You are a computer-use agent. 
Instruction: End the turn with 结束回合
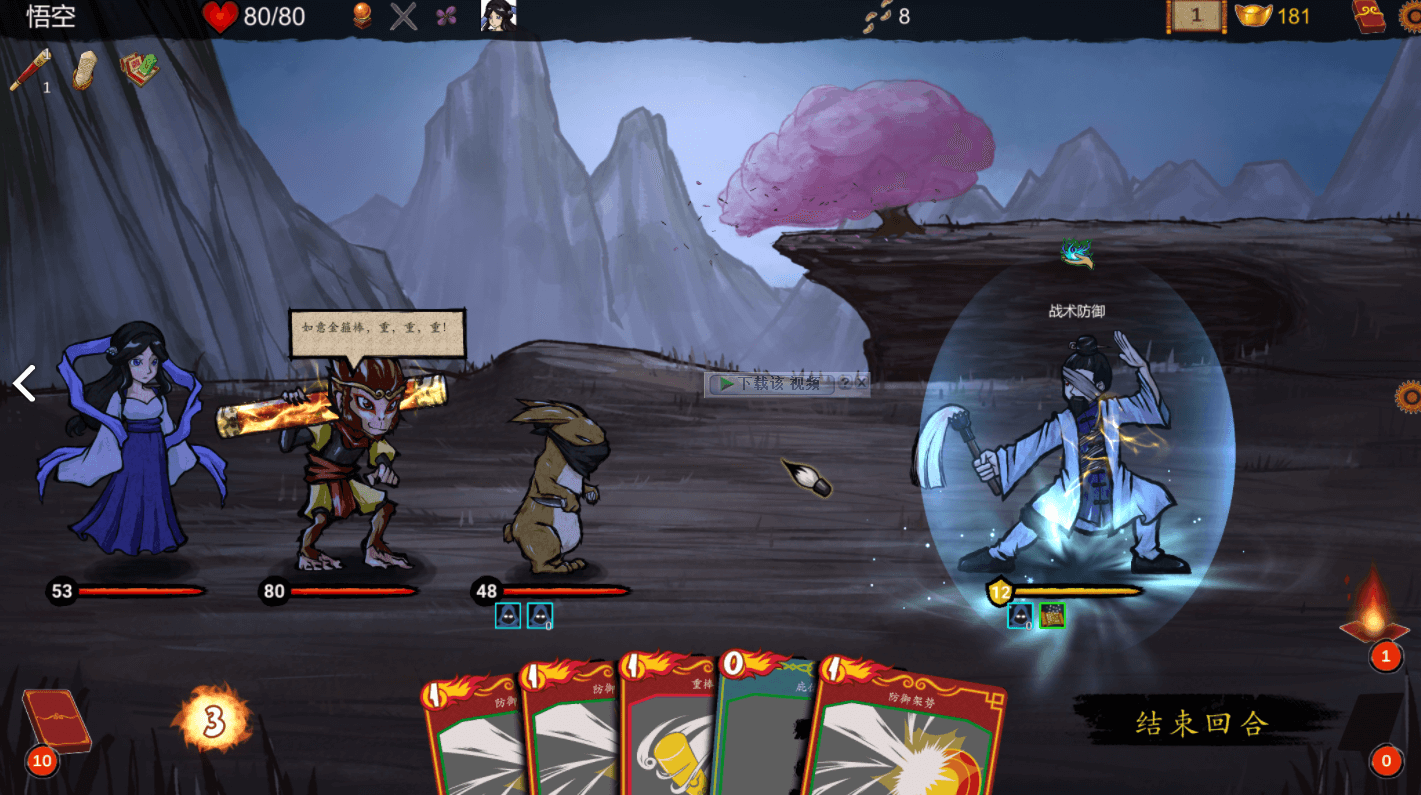pyautogui.click(x=1202, y=722)
